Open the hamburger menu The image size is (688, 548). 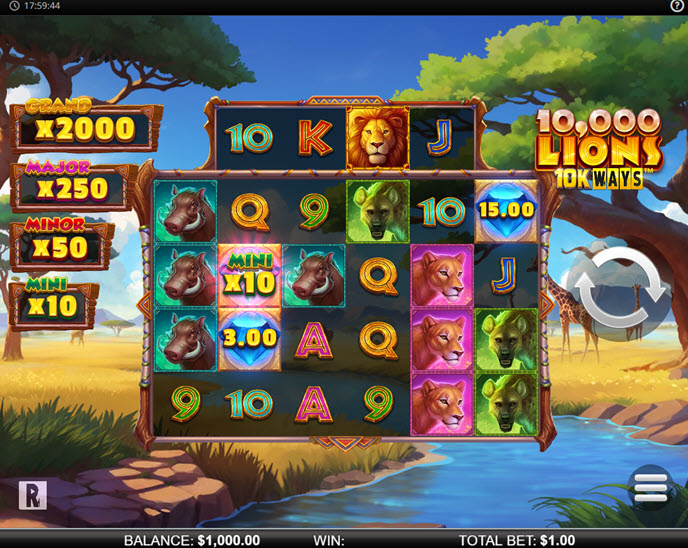(x=650, y=487)
